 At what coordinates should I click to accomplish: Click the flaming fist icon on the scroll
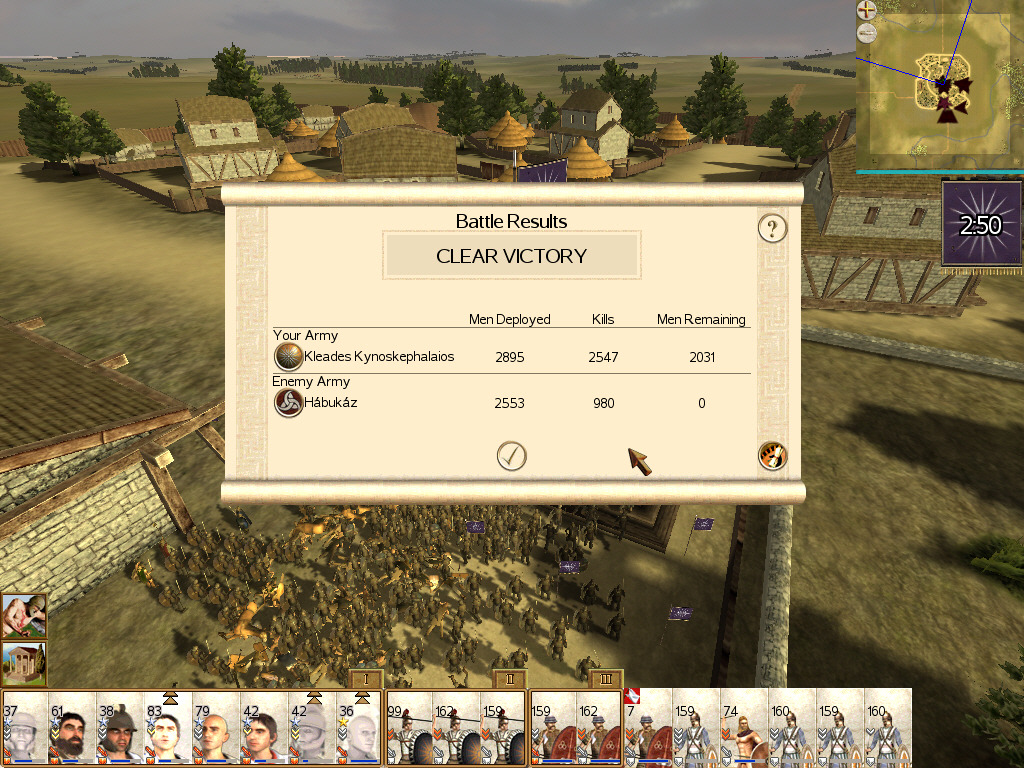[772, 456]
